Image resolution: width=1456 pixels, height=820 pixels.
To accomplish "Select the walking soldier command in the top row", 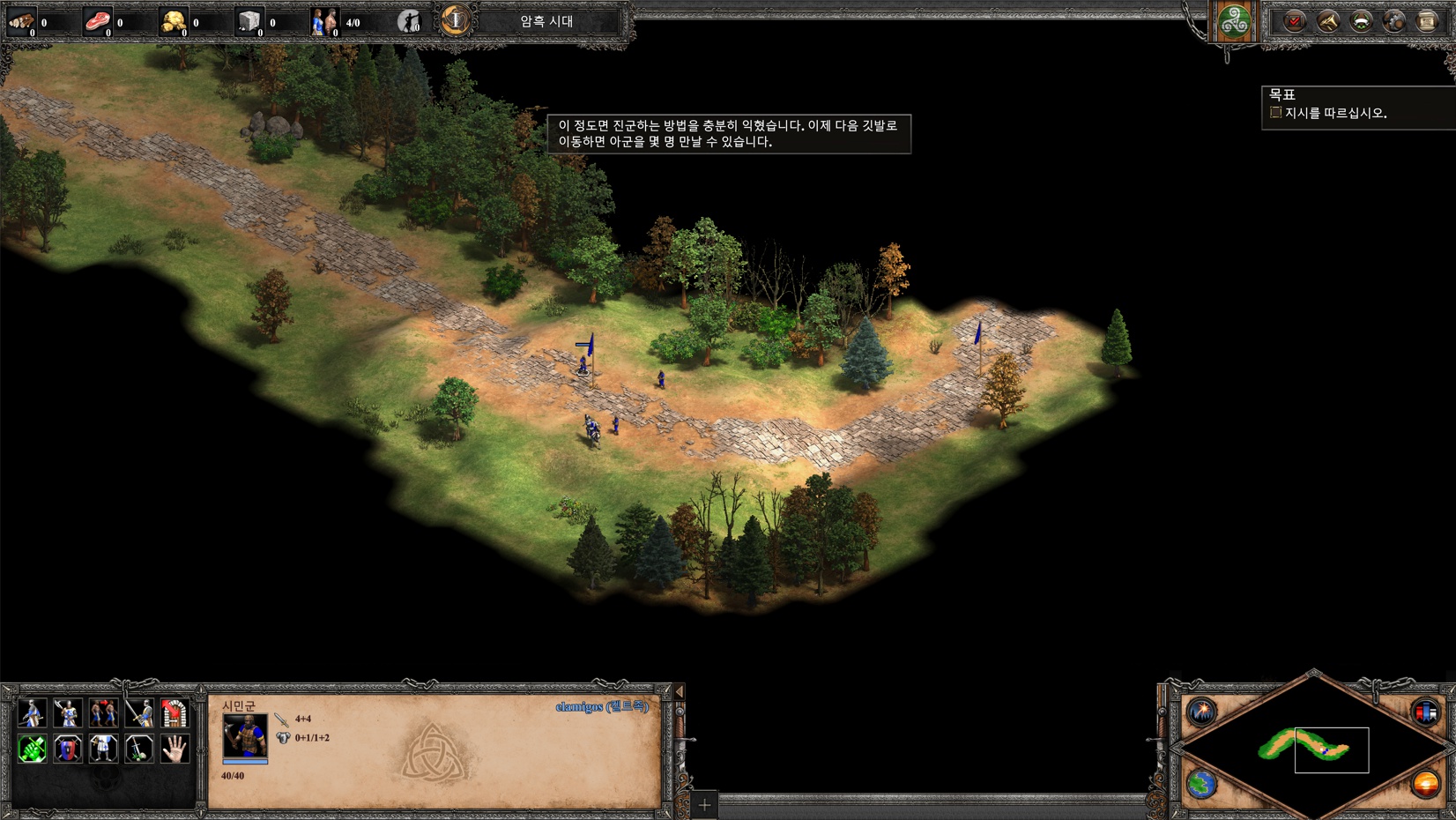I will pos(33,712).
